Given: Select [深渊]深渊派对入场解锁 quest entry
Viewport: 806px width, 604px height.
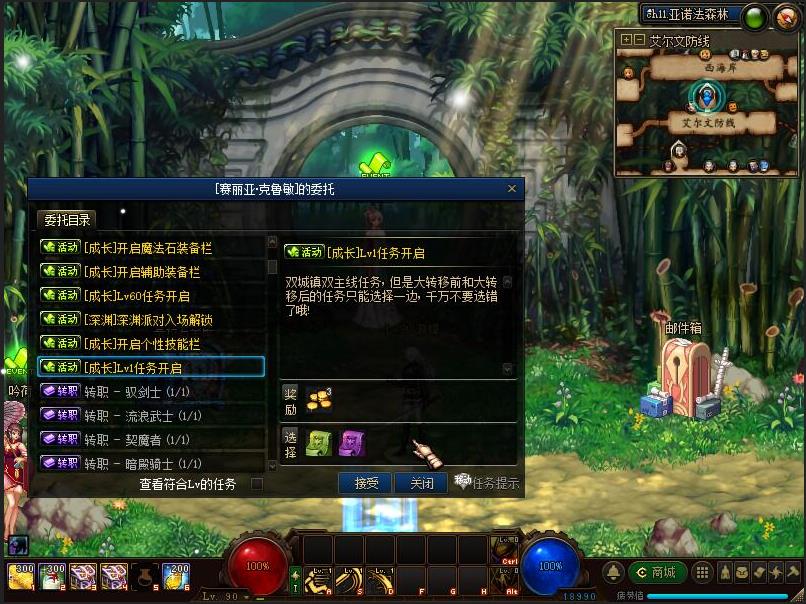Looking at the screenshot, I should click(x=150, y=319).
